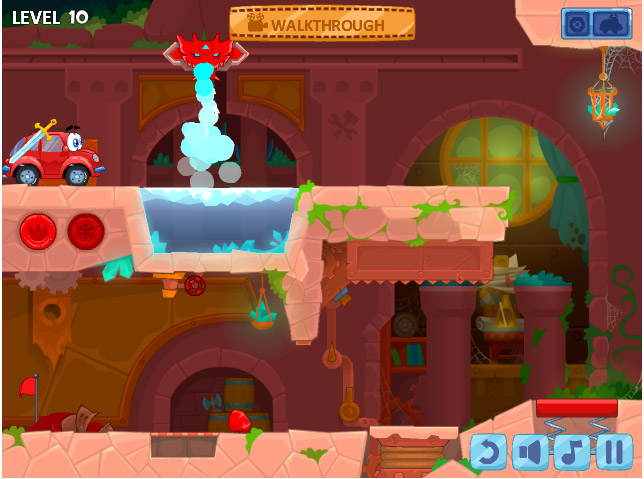Toggle music with the note button

click(572, 452)
